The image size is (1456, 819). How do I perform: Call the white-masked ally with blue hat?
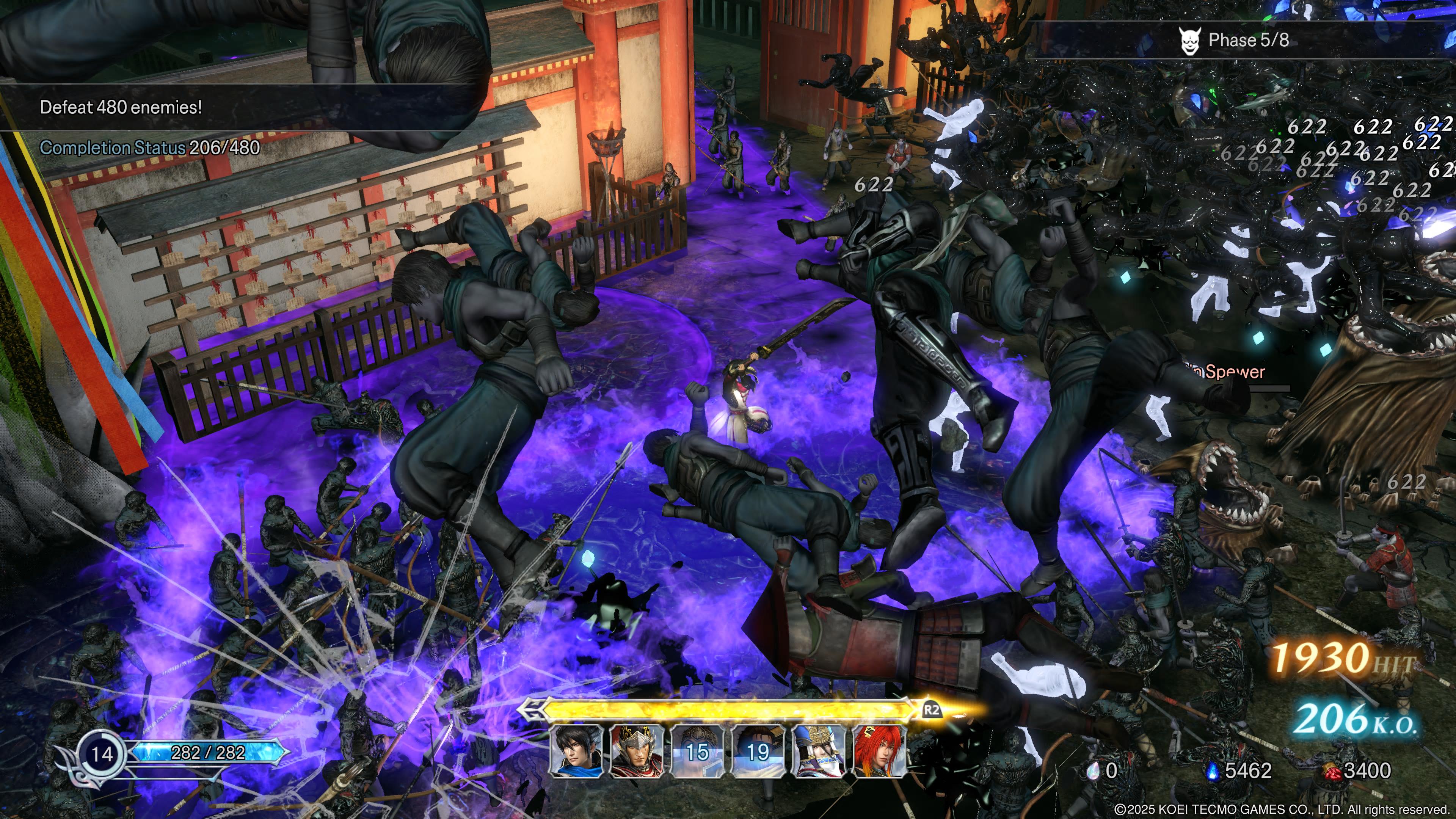(818, 751)
